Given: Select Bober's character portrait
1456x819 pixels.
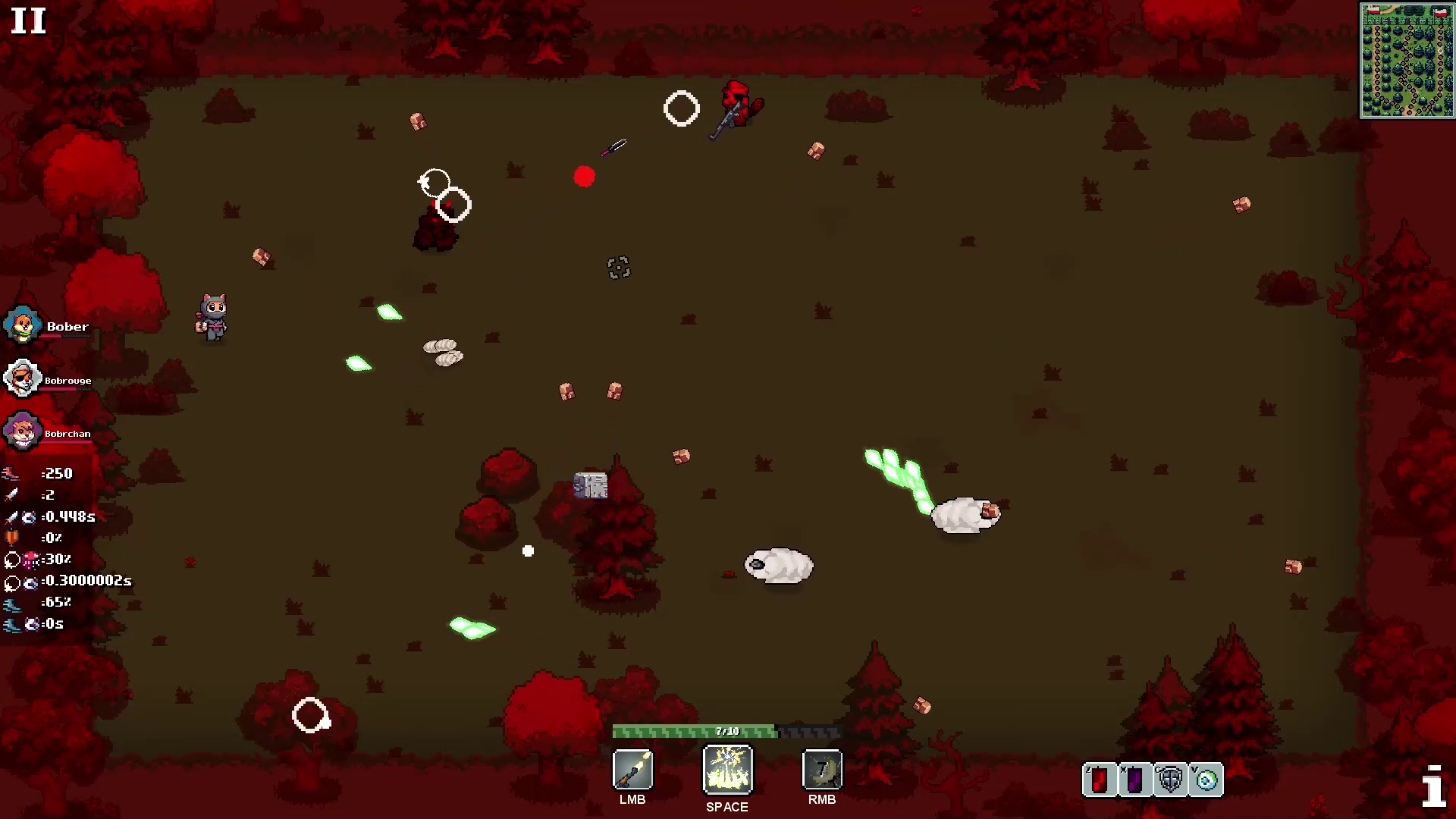Looking at the screenshot, I should click(x=22, y=325).
